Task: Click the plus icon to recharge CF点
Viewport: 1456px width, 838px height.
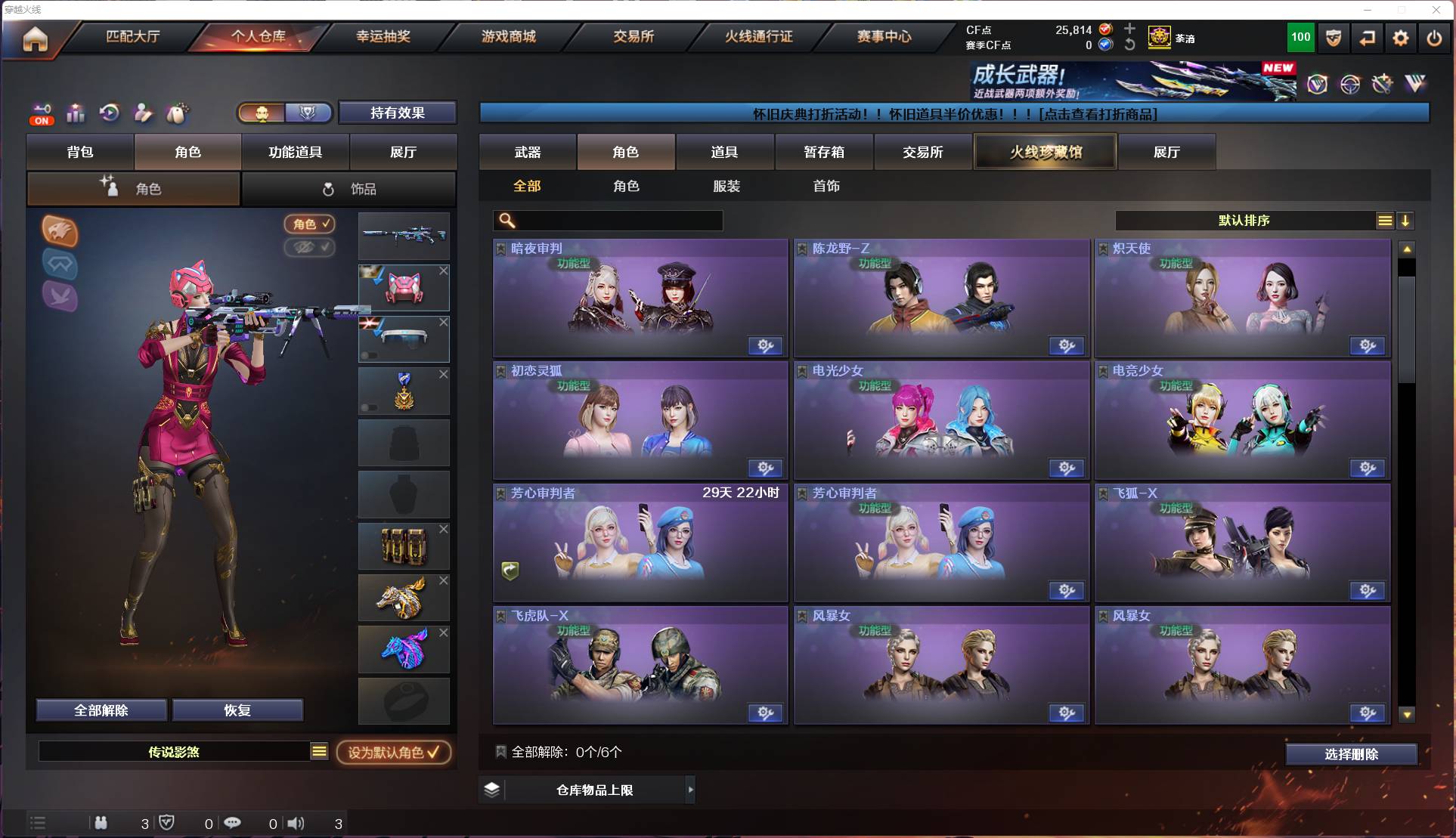Action: coord(1130,29)
